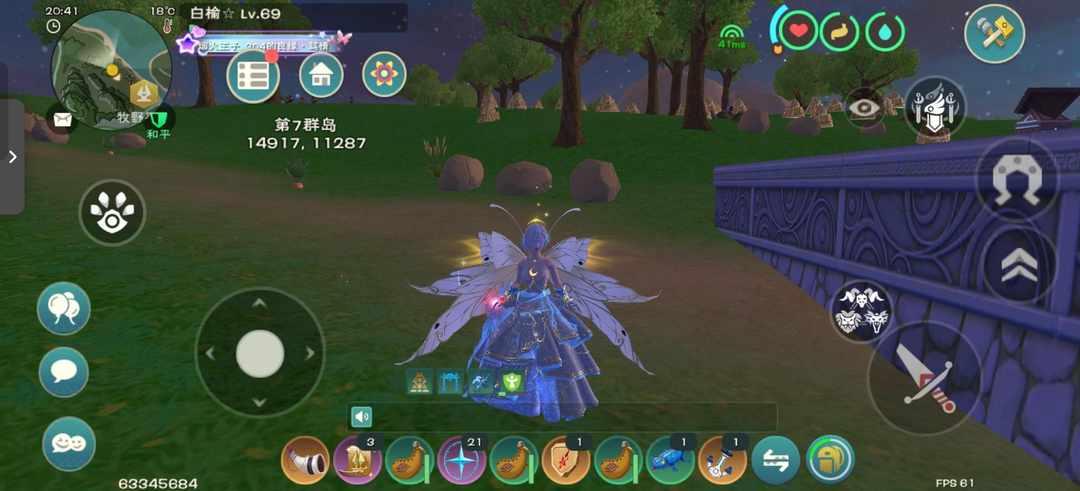Open the mail envelope icon

coord(62,120)
